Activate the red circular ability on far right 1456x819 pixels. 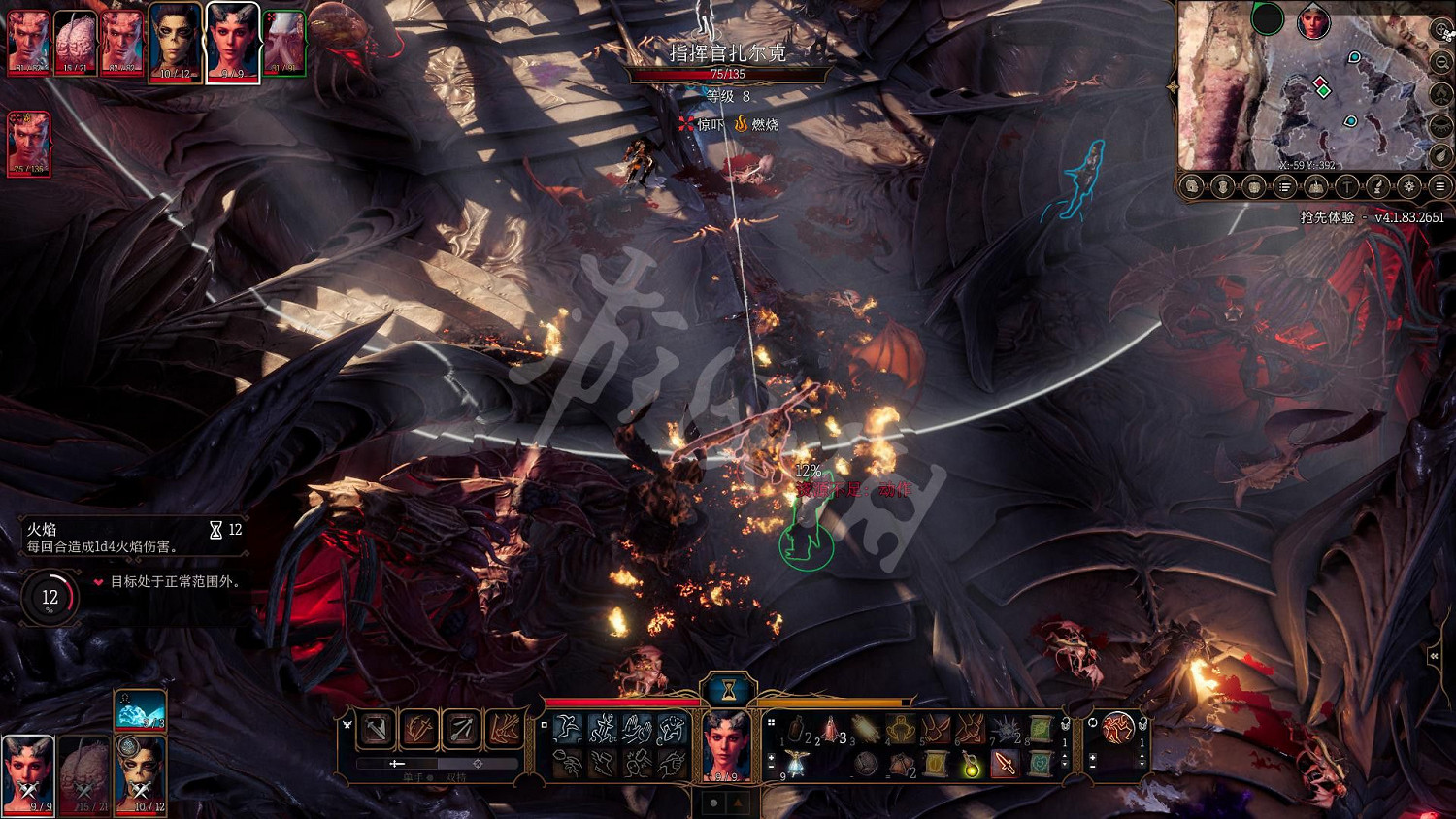(1118, 727)
